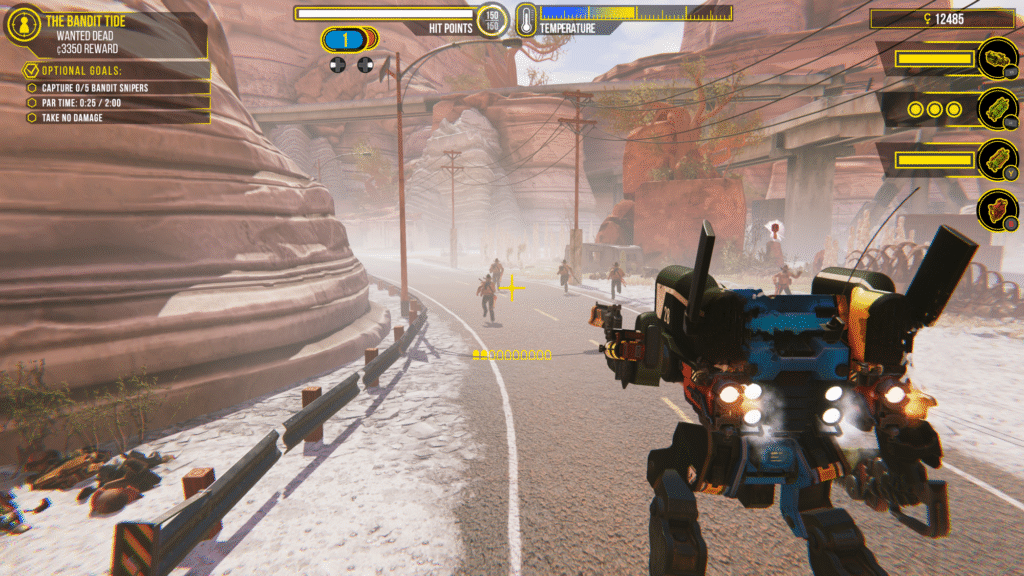
Task: Click the blue shield counter pill
Action: coord(345,40)
